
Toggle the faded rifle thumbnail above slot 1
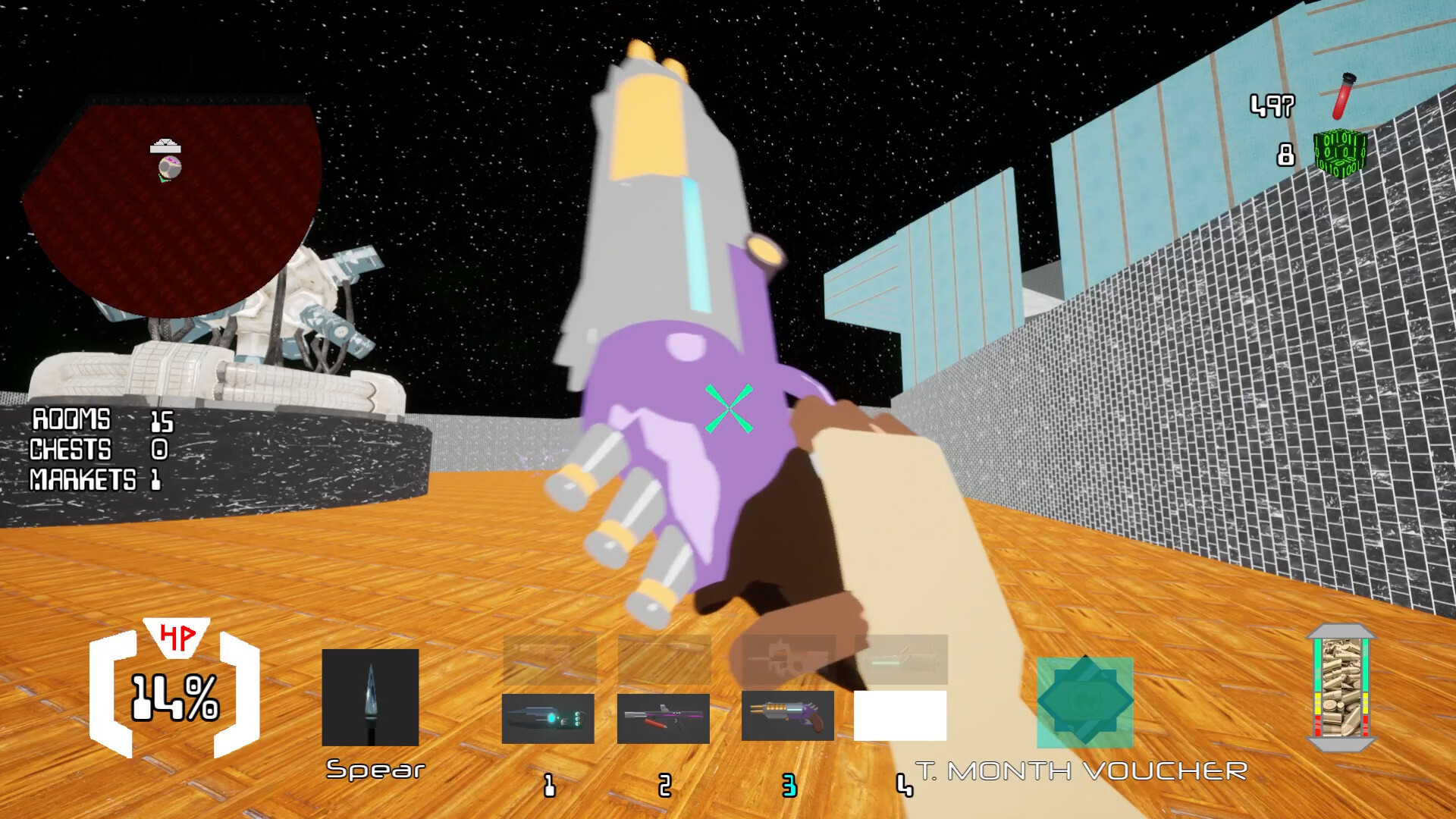pos(550,661)
